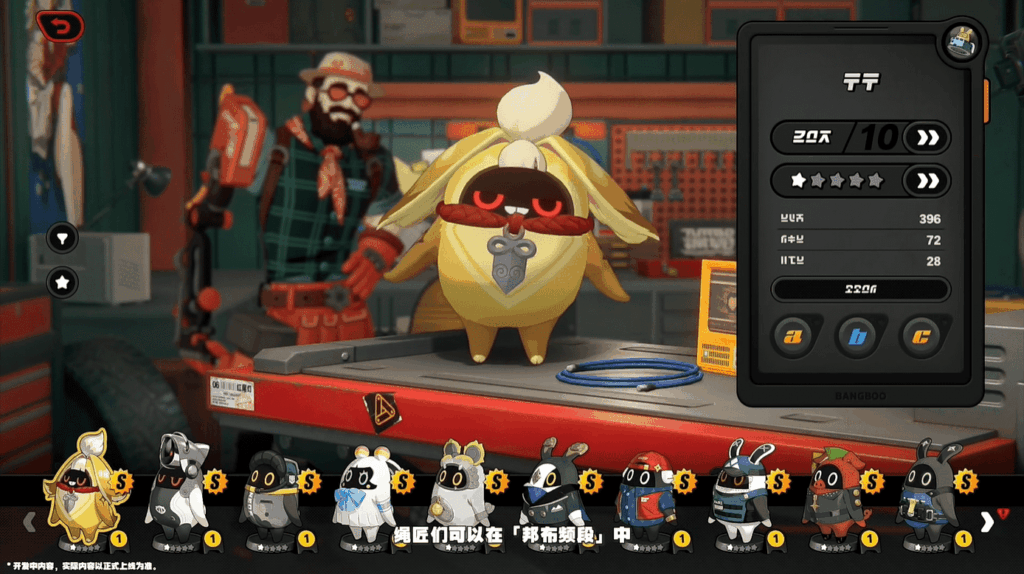Open the star rank upgrade arrows
Image resolution: width=1024 pixels, height=574 pixels.
click(927, 181)
